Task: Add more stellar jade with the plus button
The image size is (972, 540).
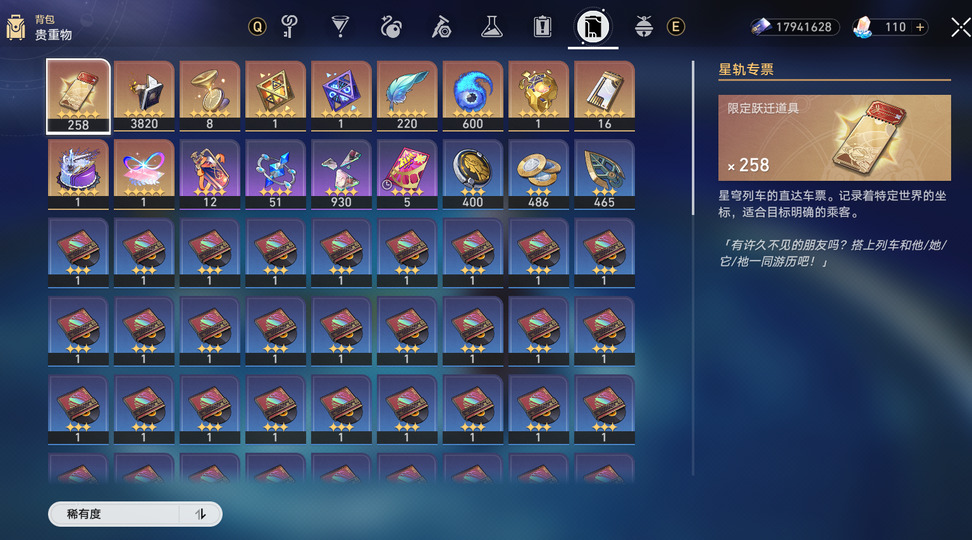Action: [920, 27]
